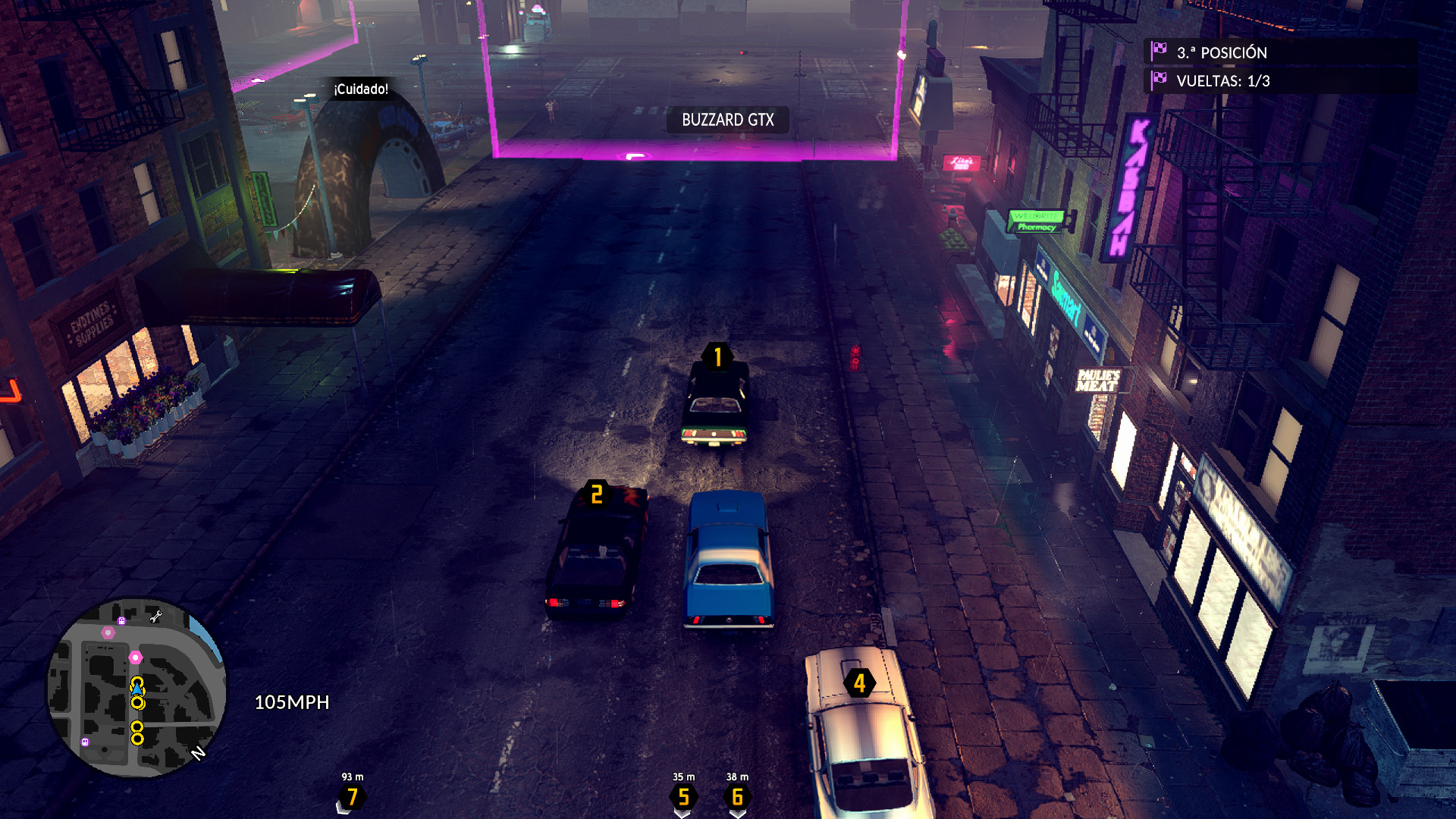Select the blue player arrow on minimap
The image size is (1456, 819).
137,689
